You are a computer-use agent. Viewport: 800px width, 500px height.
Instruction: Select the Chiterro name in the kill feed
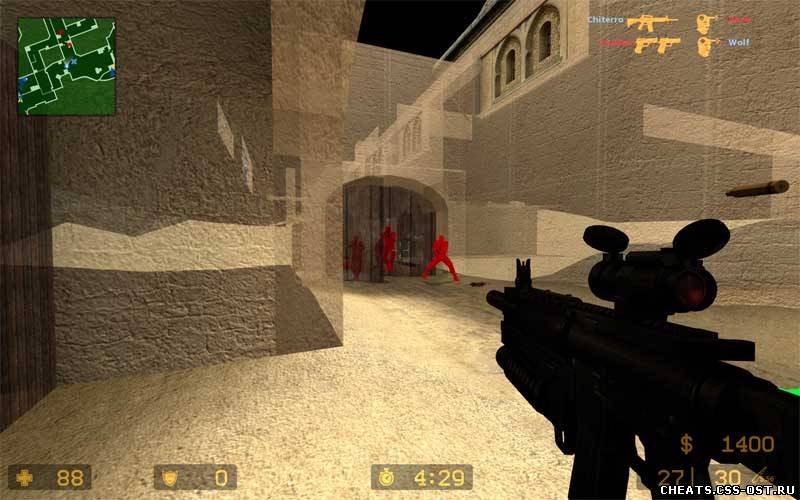605,19
